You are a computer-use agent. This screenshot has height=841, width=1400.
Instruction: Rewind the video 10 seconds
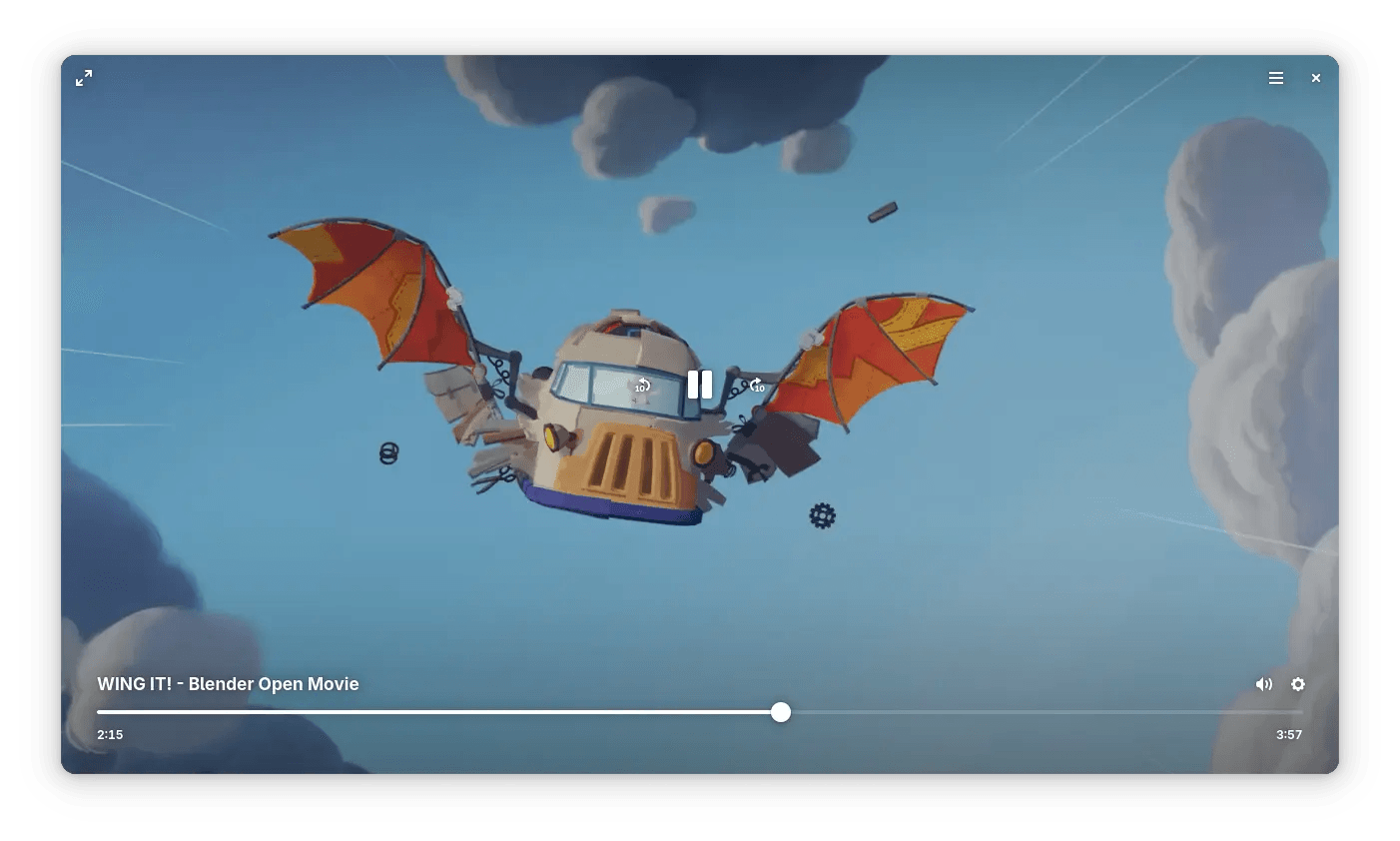[x=642, y=386]
